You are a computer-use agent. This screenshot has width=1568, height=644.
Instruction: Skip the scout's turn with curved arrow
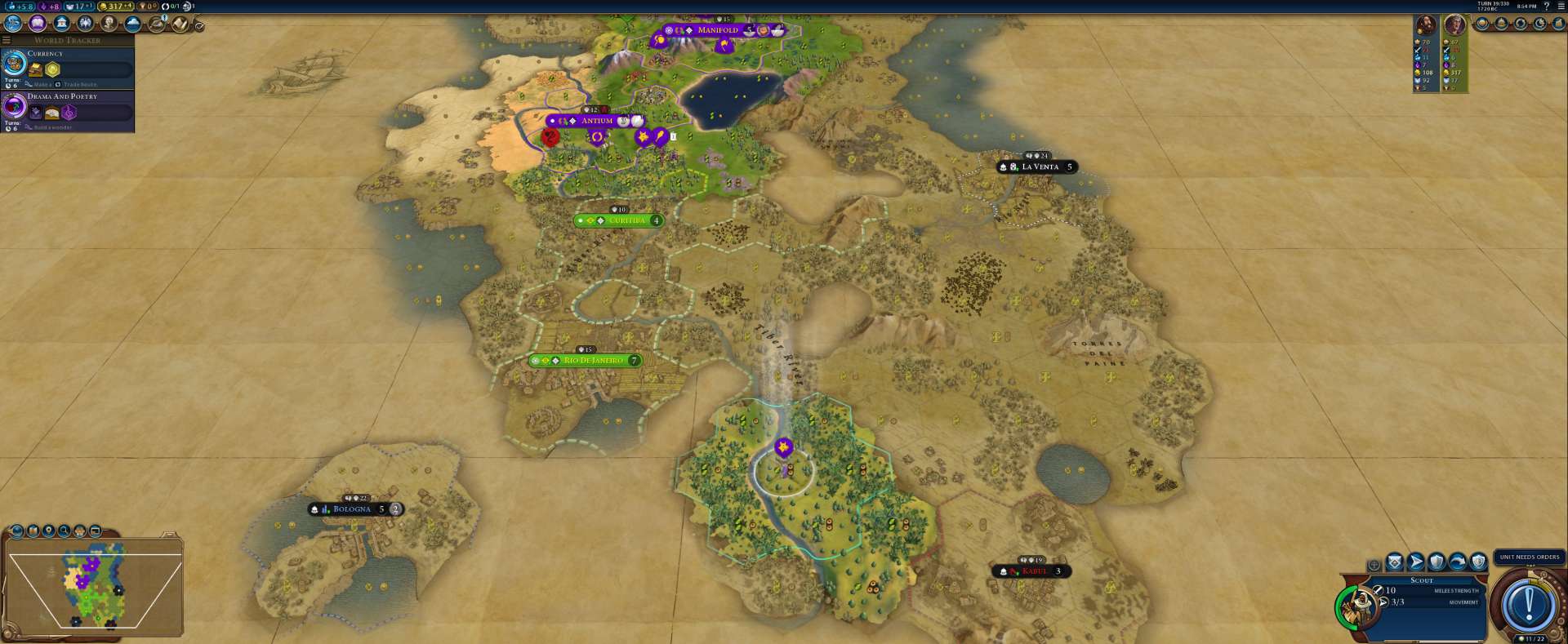[x=1458, y=562]
